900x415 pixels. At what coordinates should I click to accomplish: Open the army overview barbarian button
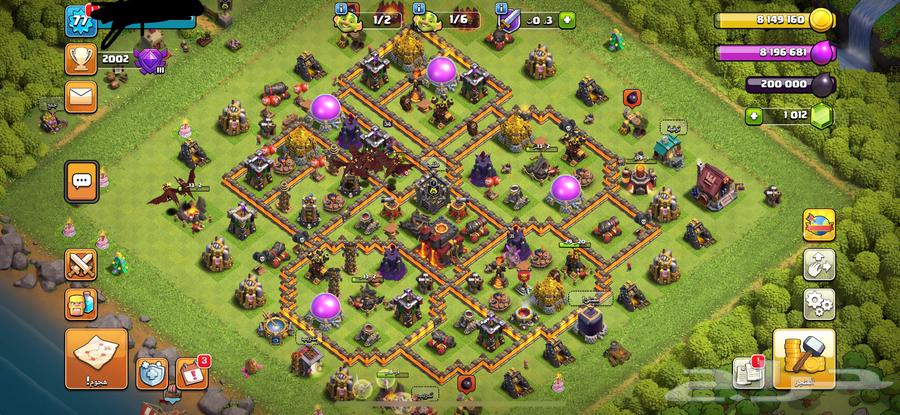coord(80,303)
